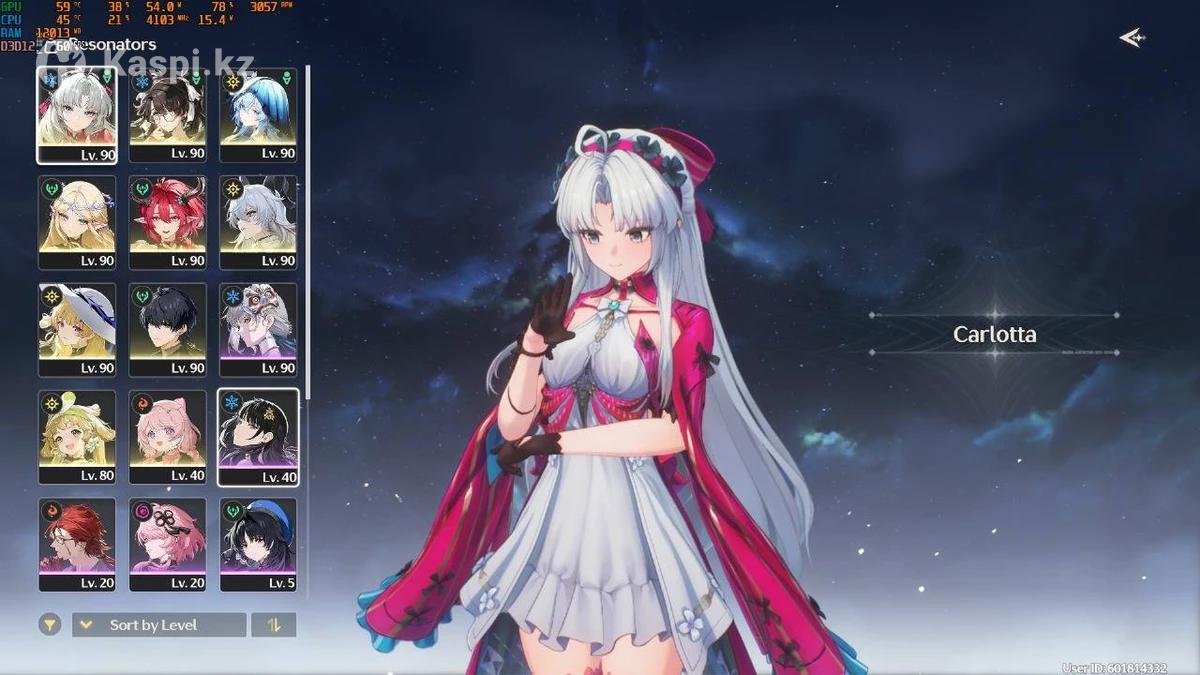Select the Lv. 5 resonator in blue beret
1200x675 pixels.
click(258, 545)
